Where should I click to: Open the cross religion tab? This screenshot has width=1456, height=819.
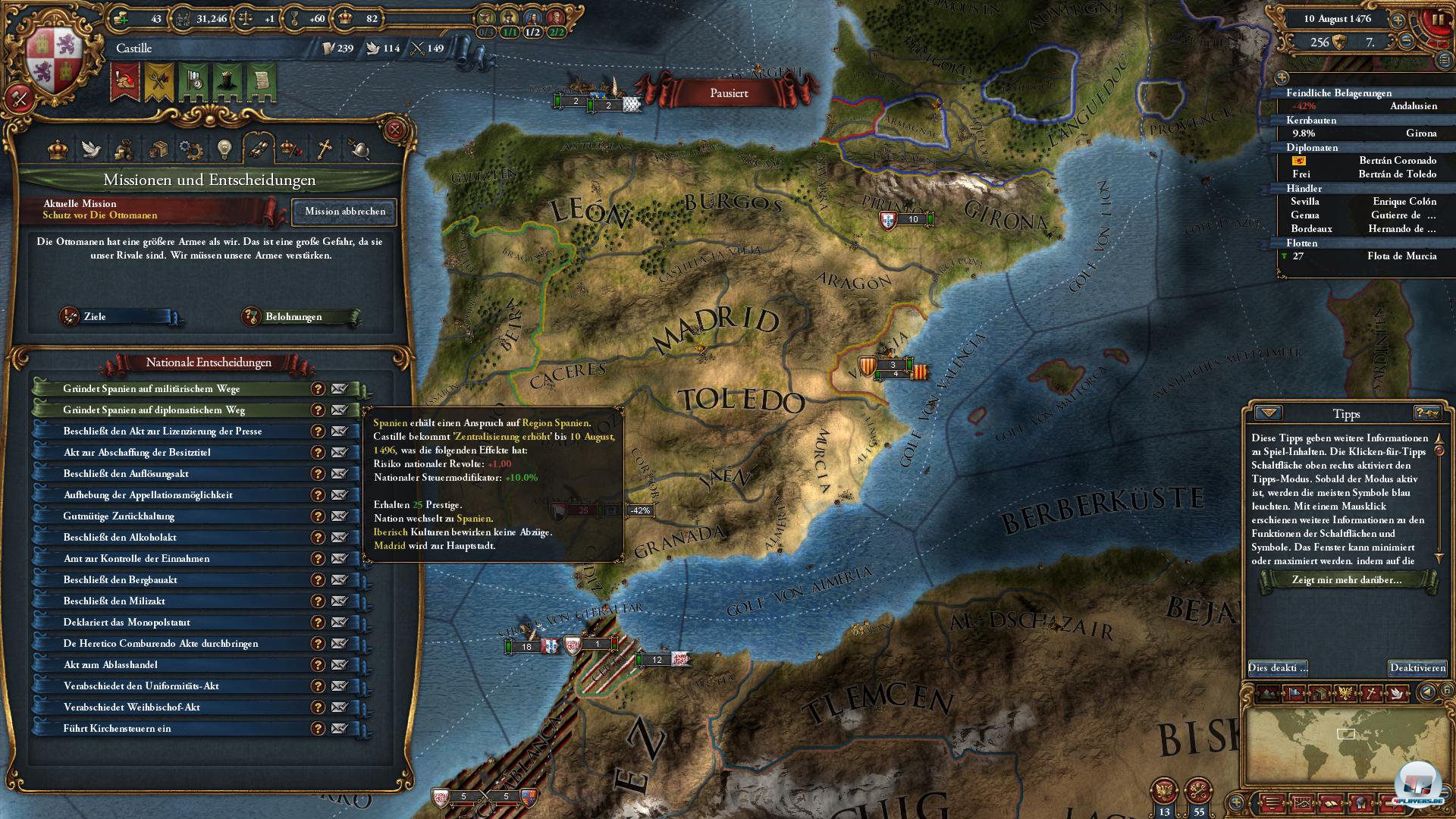[325, 149]
